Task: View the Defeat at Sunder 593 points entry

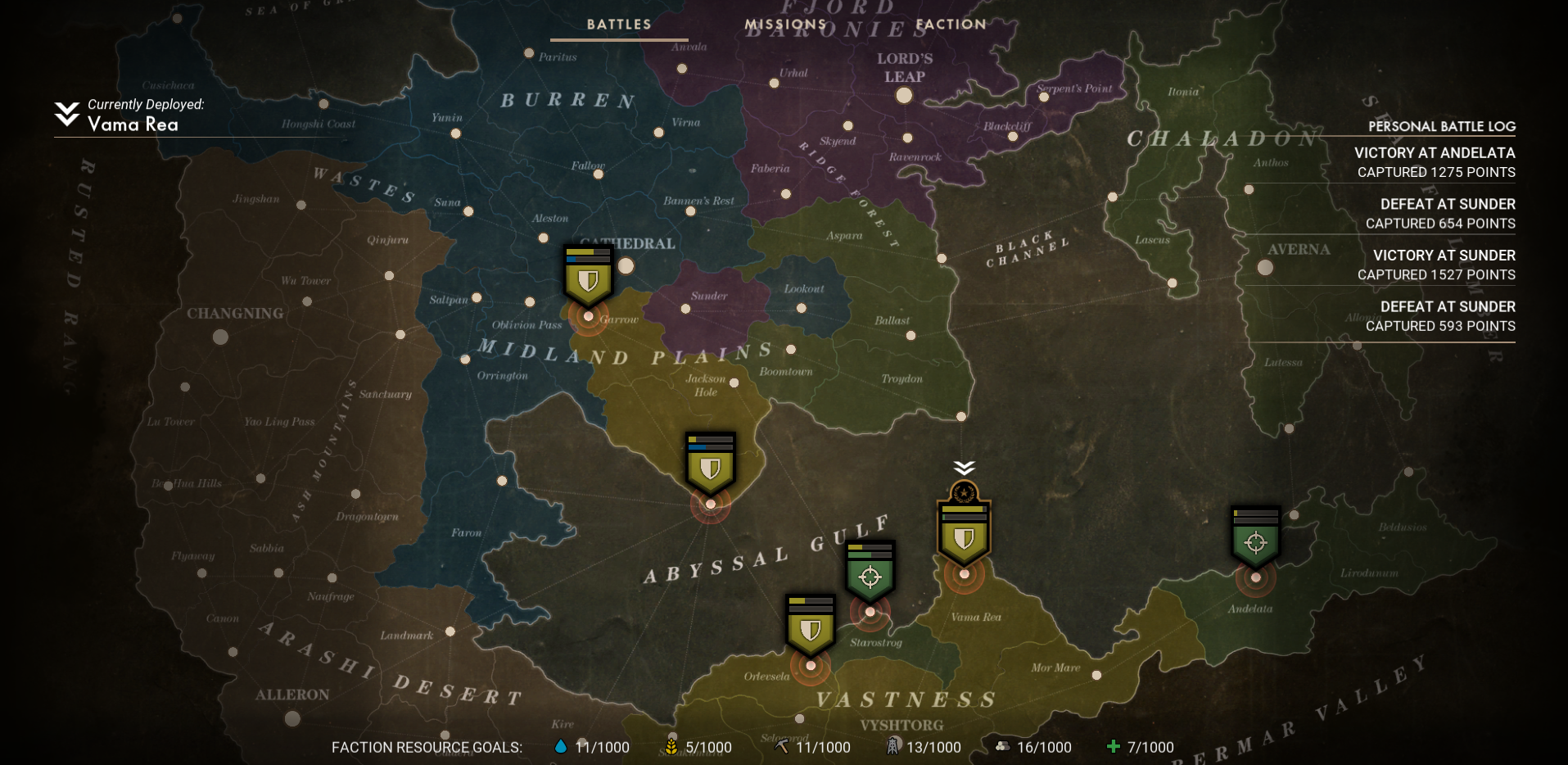Action: coord(1439,316)
